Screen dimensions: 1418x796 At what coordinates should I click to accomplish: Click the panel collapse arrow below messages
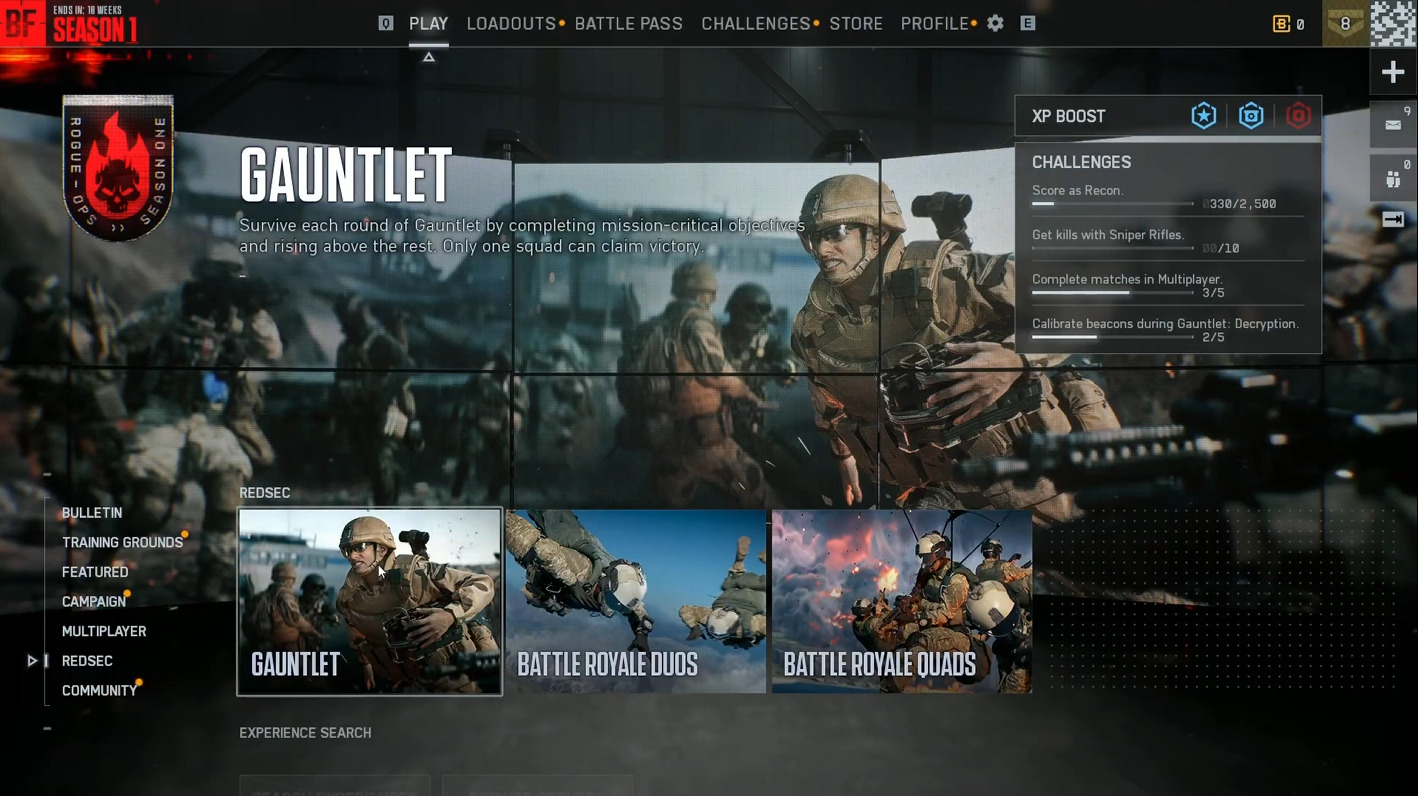[x=1393, y=218]
